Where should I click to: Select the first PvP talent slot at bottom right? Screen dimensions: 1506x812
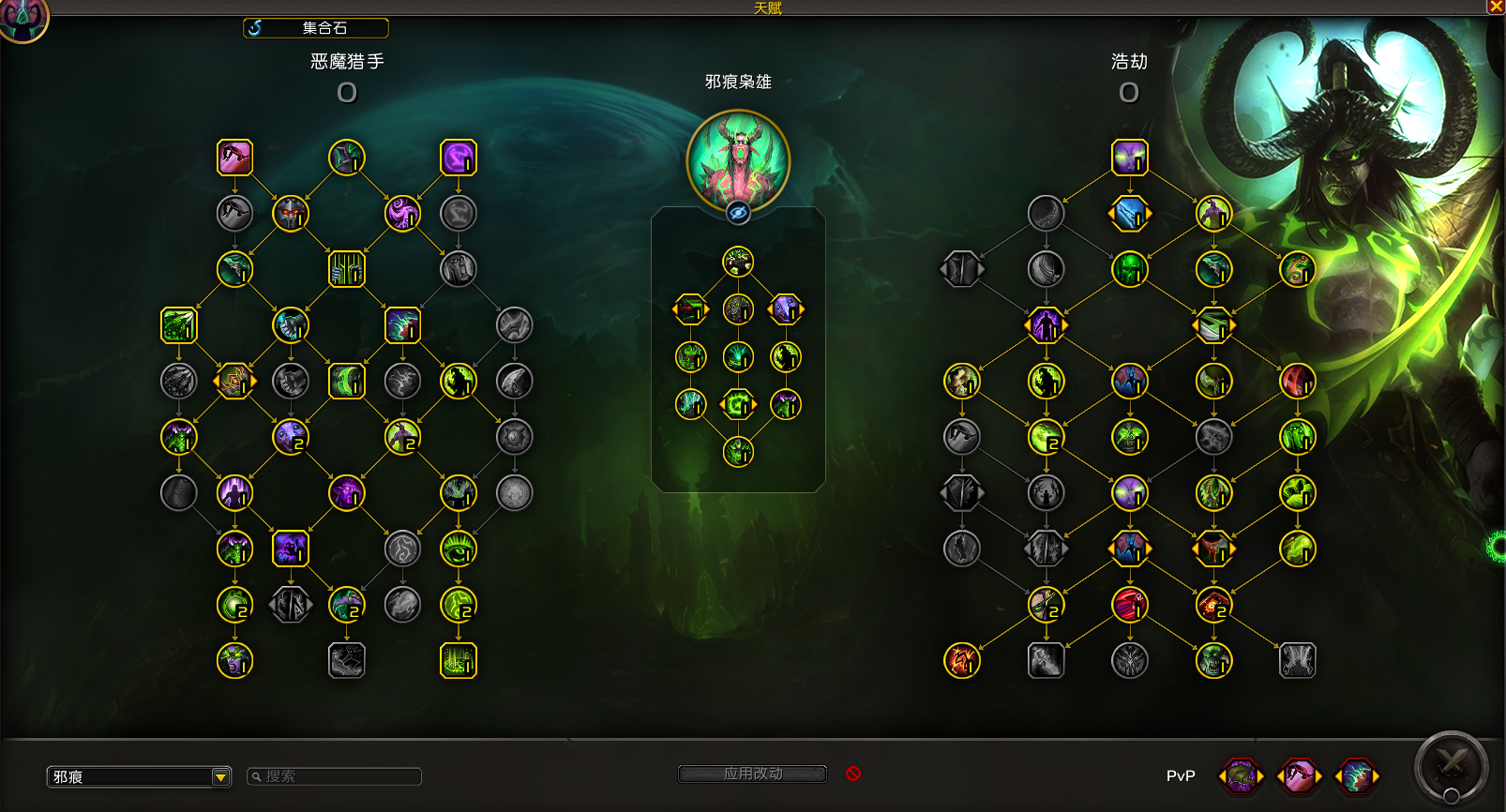point(1241,776)
